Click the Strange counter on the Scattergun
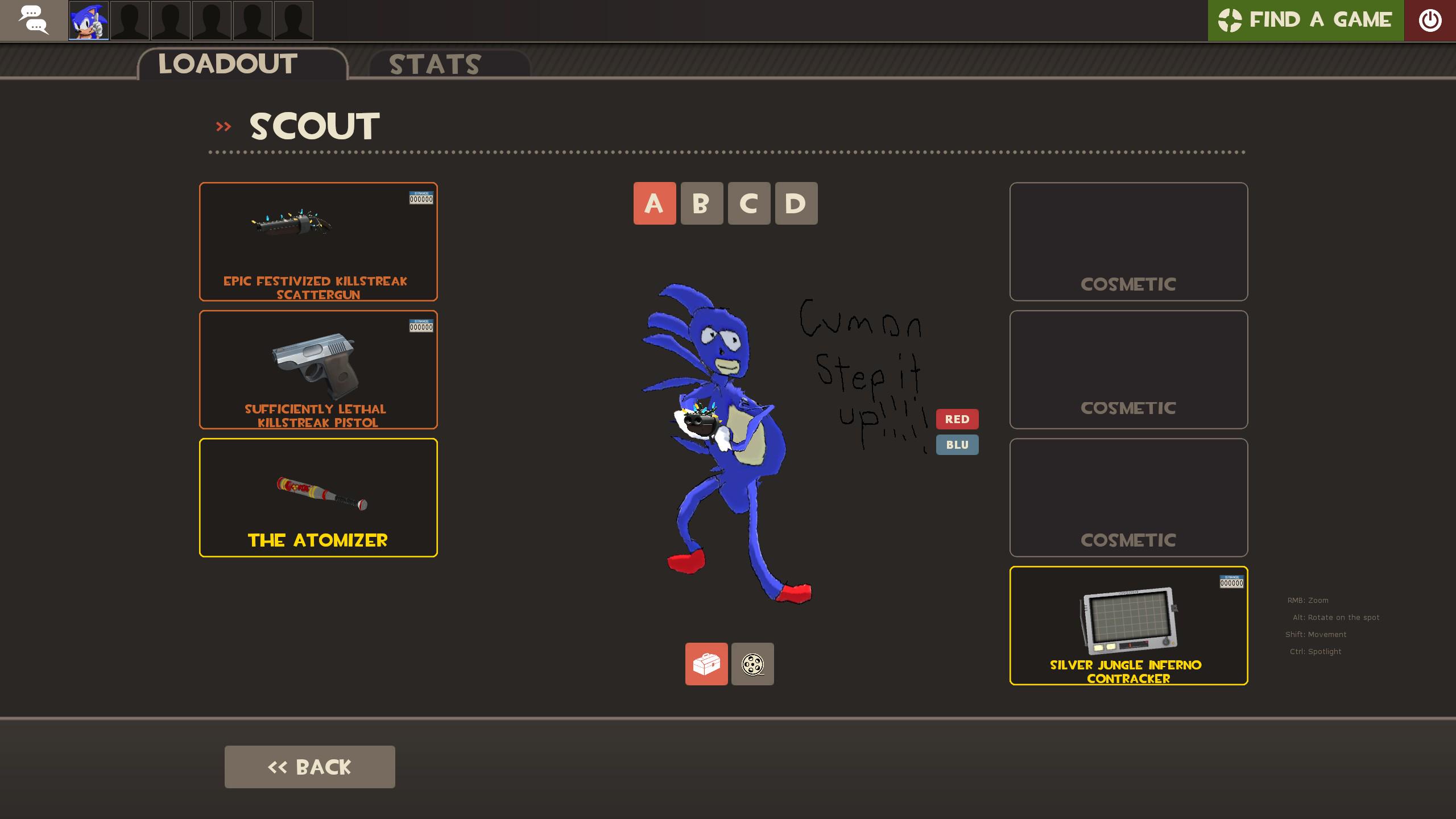 pyautogui.click(x=421, y=198)
